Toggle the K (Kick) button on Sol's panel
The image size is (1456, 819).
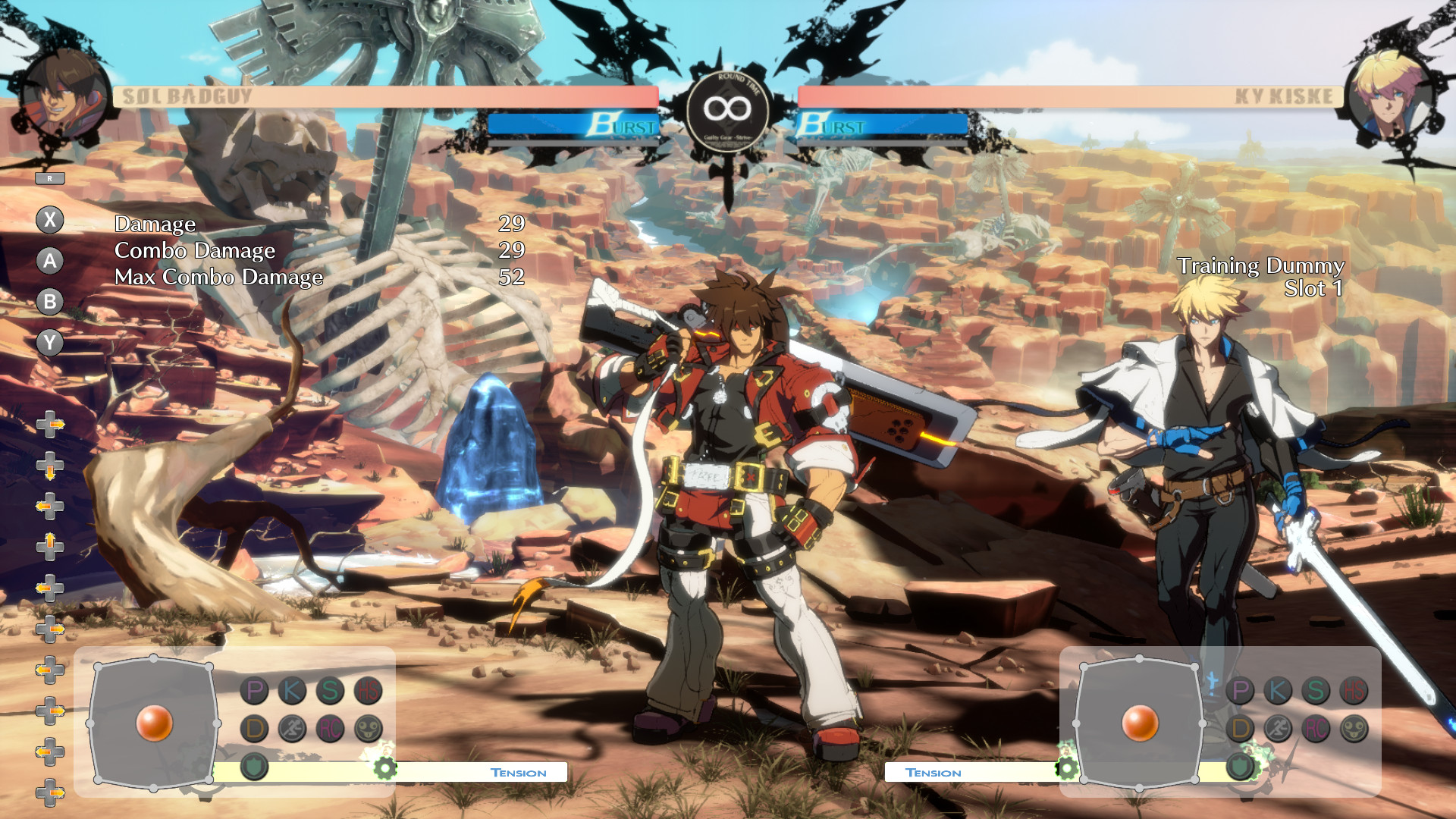pos(292,690)
